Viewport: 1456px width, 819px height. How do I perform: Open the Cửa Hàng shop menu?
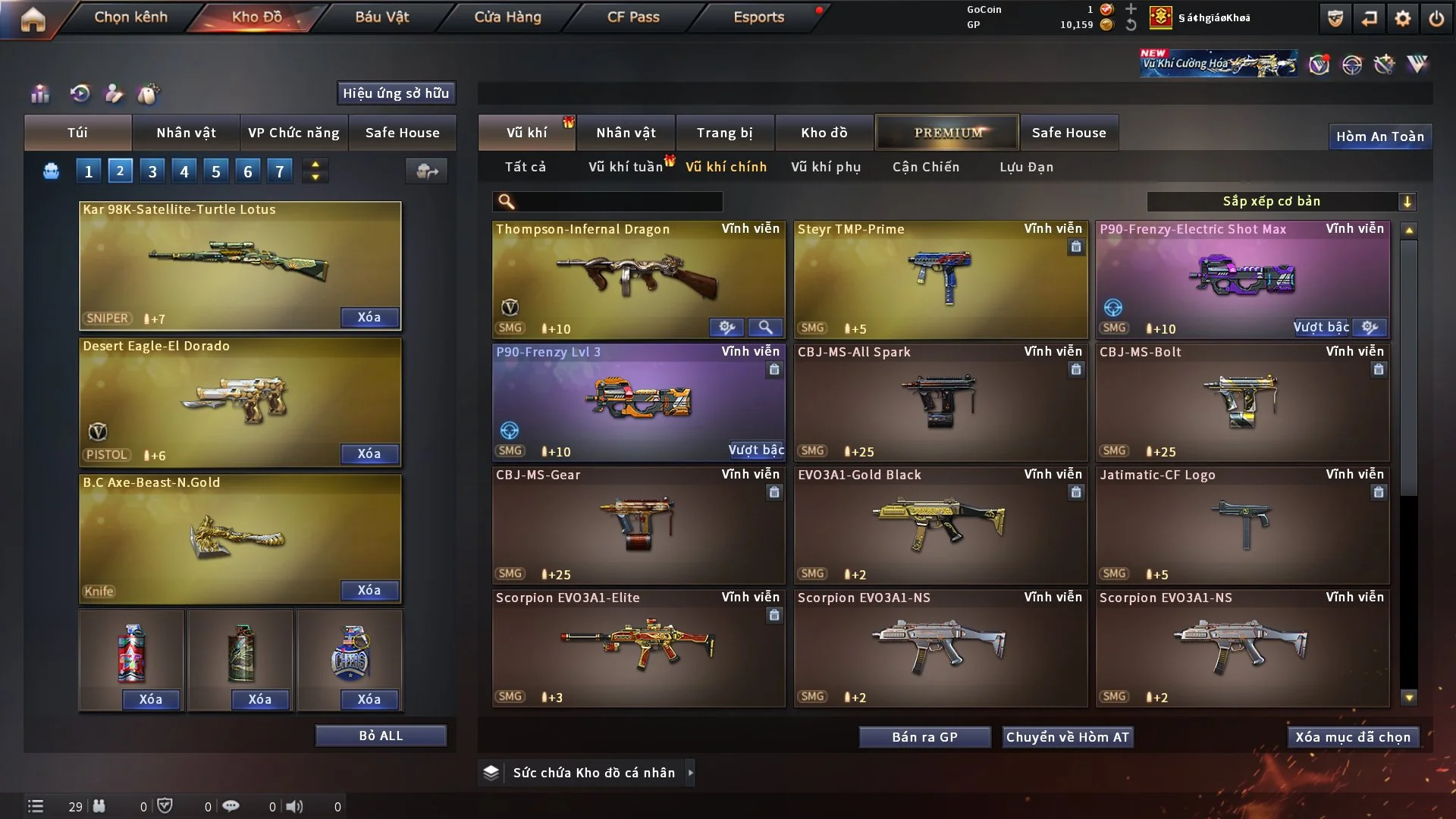click(x=507, y=17)
